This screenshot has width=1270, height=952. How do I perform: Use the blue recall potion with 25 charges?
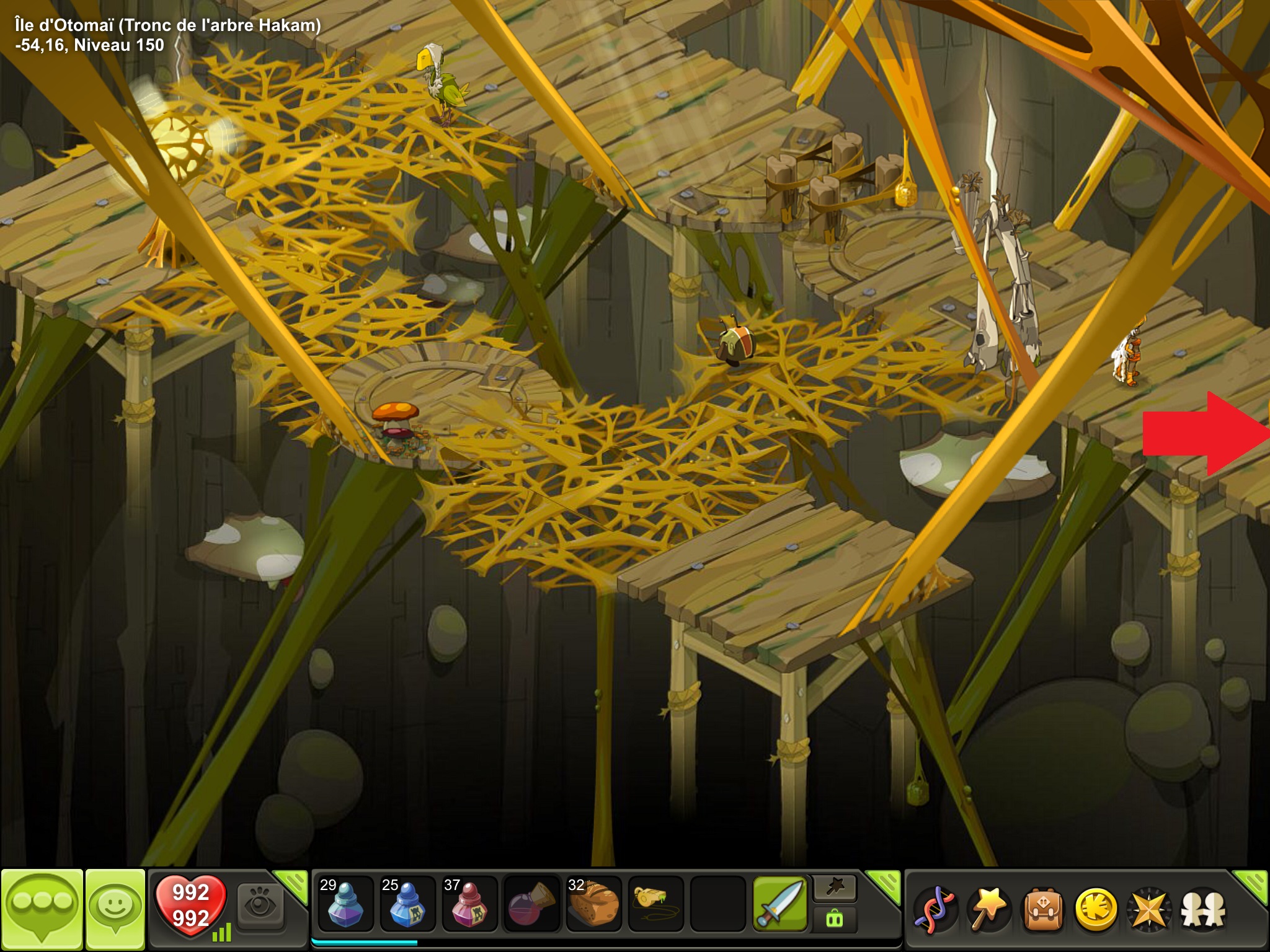407,904
